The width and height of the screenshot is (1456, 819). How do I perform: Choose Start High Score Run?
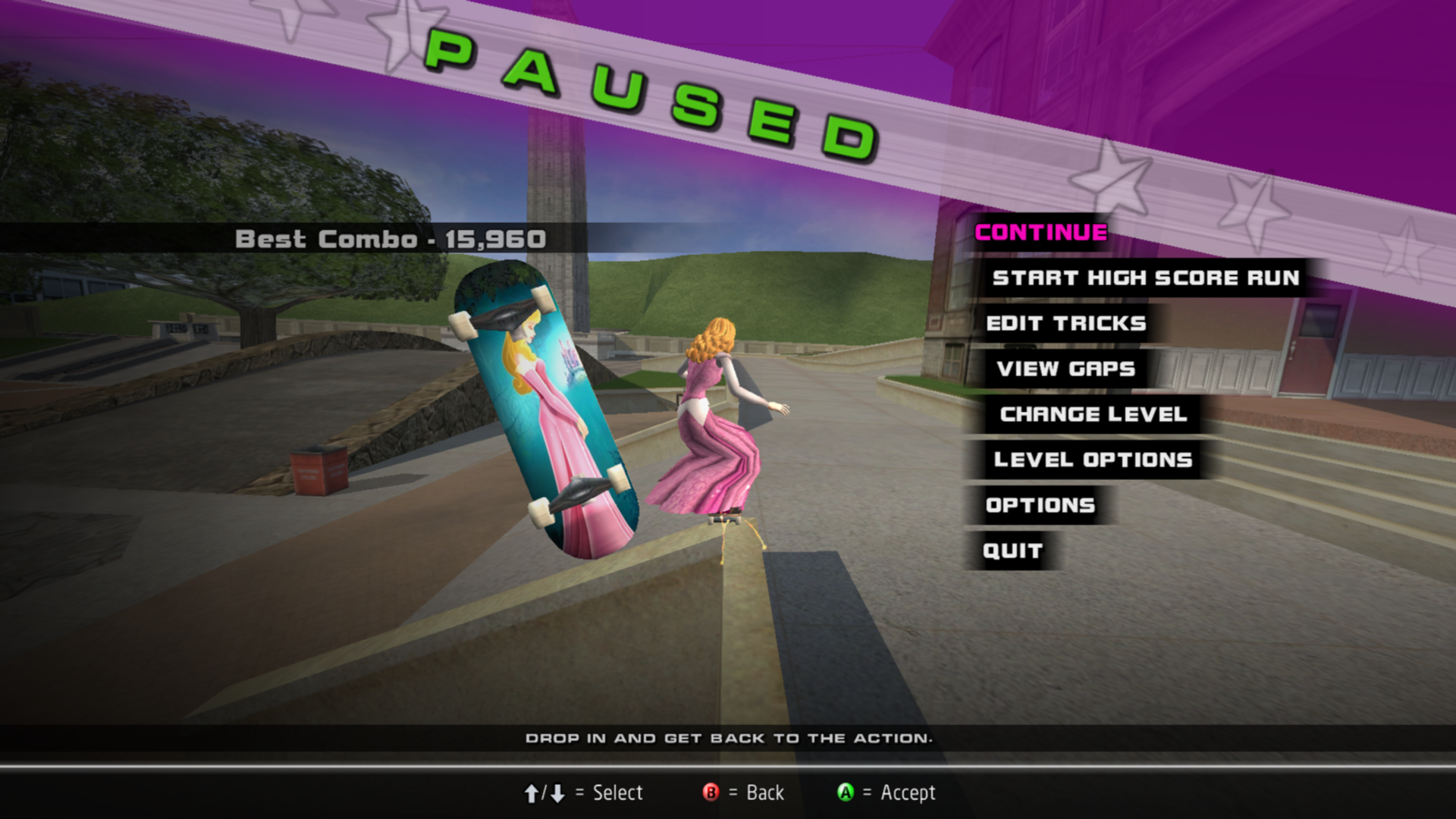click(1145, 278)
